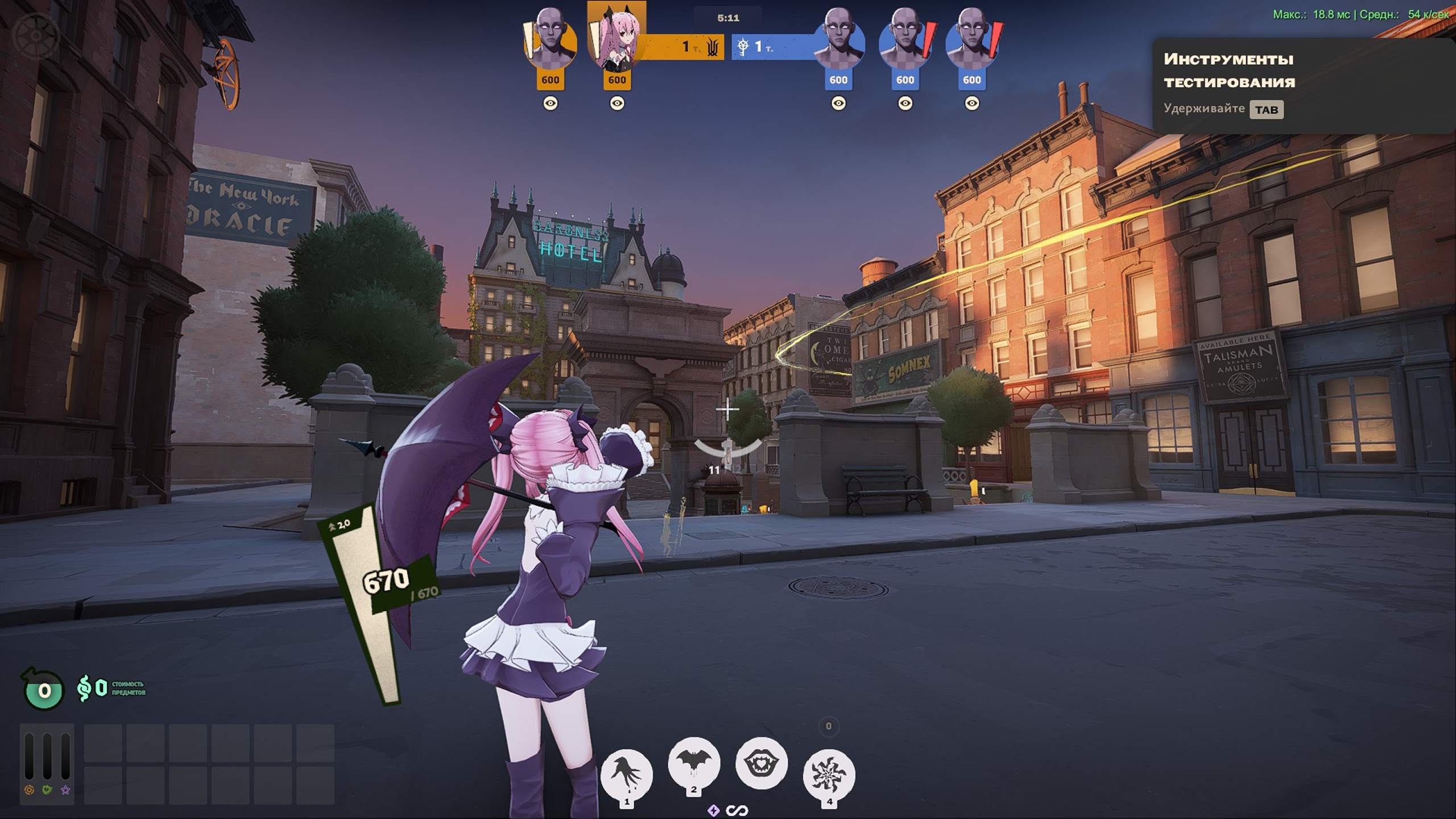Image resolution: width=1456 pixels, height=819 pixels.
Task: Select the amber team placeholder hero portrait
Action: point(549,43)
